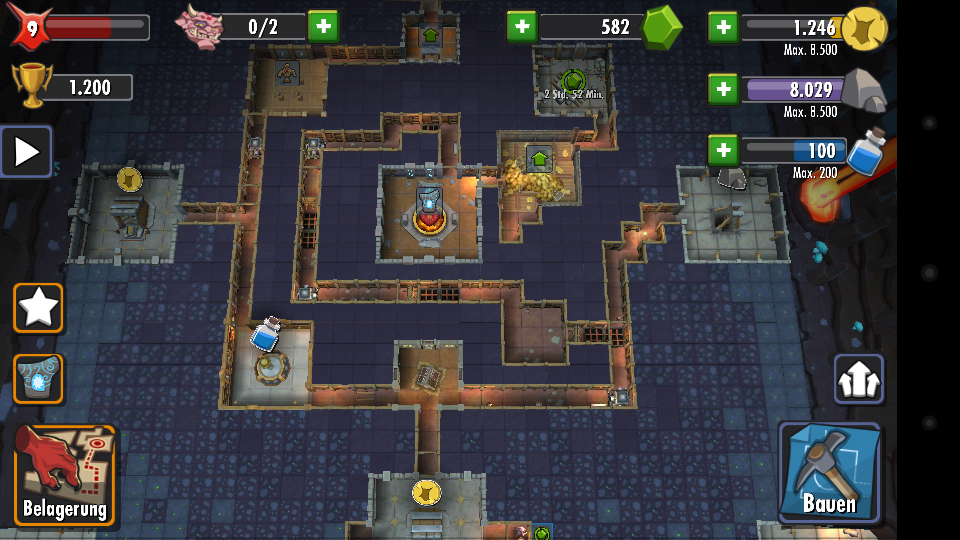Open the blue spell trap button
The width and height of the screenshot is (960, 540).
pos(38,379)
